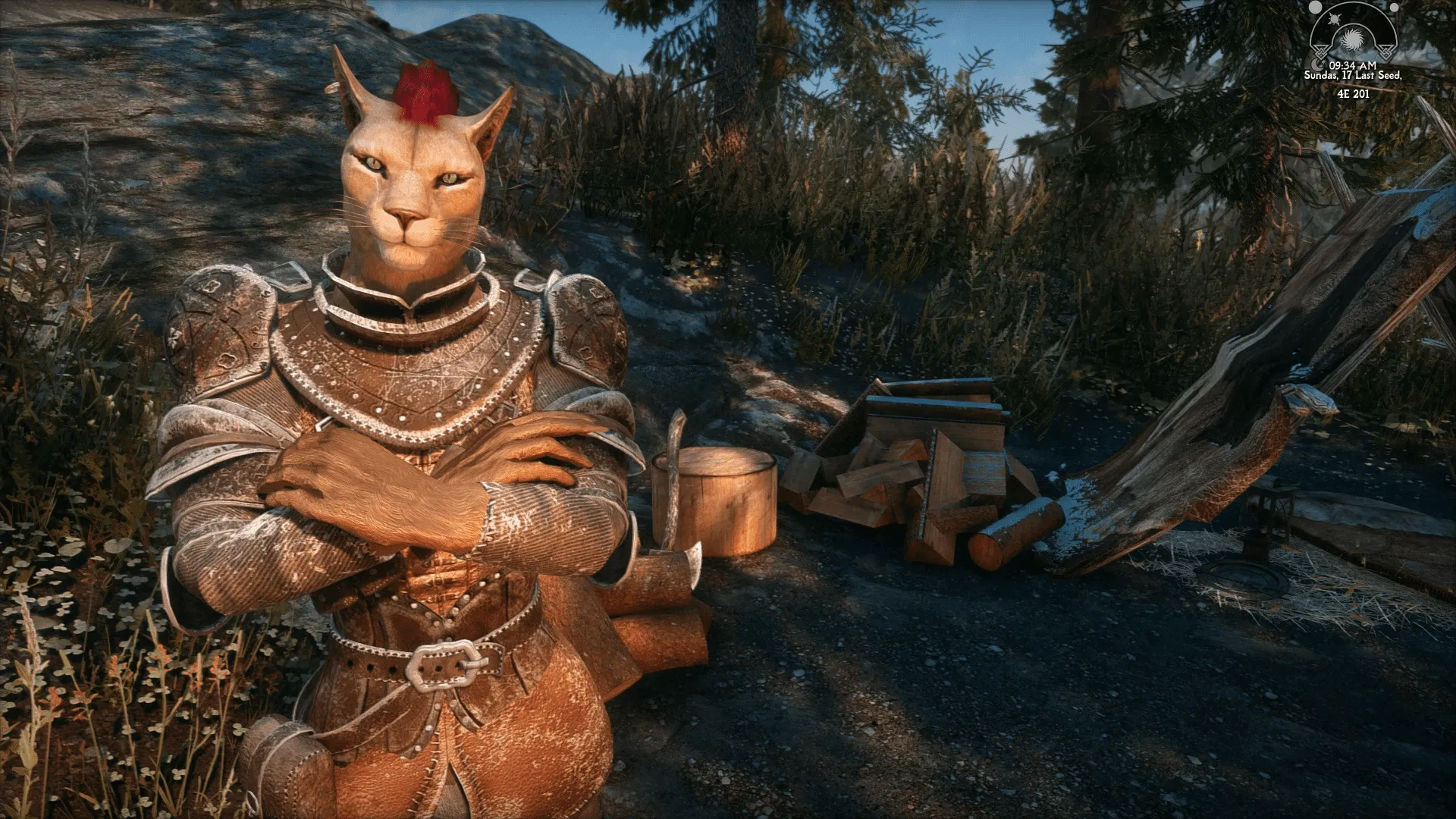The width and height of the screenshot is (1456, 819).
Task: Click the left knotwork ornament of the clock arc
Action: (x=1321, y=52)
